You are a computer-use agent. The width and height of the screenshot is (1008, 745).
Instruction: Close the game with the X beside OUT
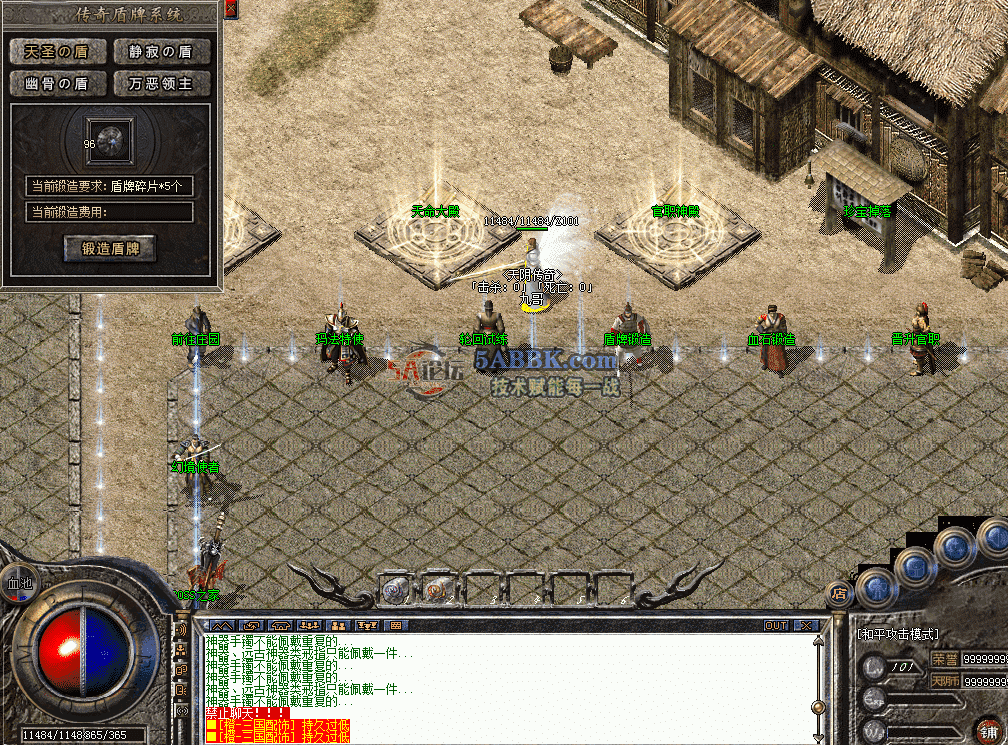click(806, 625)
